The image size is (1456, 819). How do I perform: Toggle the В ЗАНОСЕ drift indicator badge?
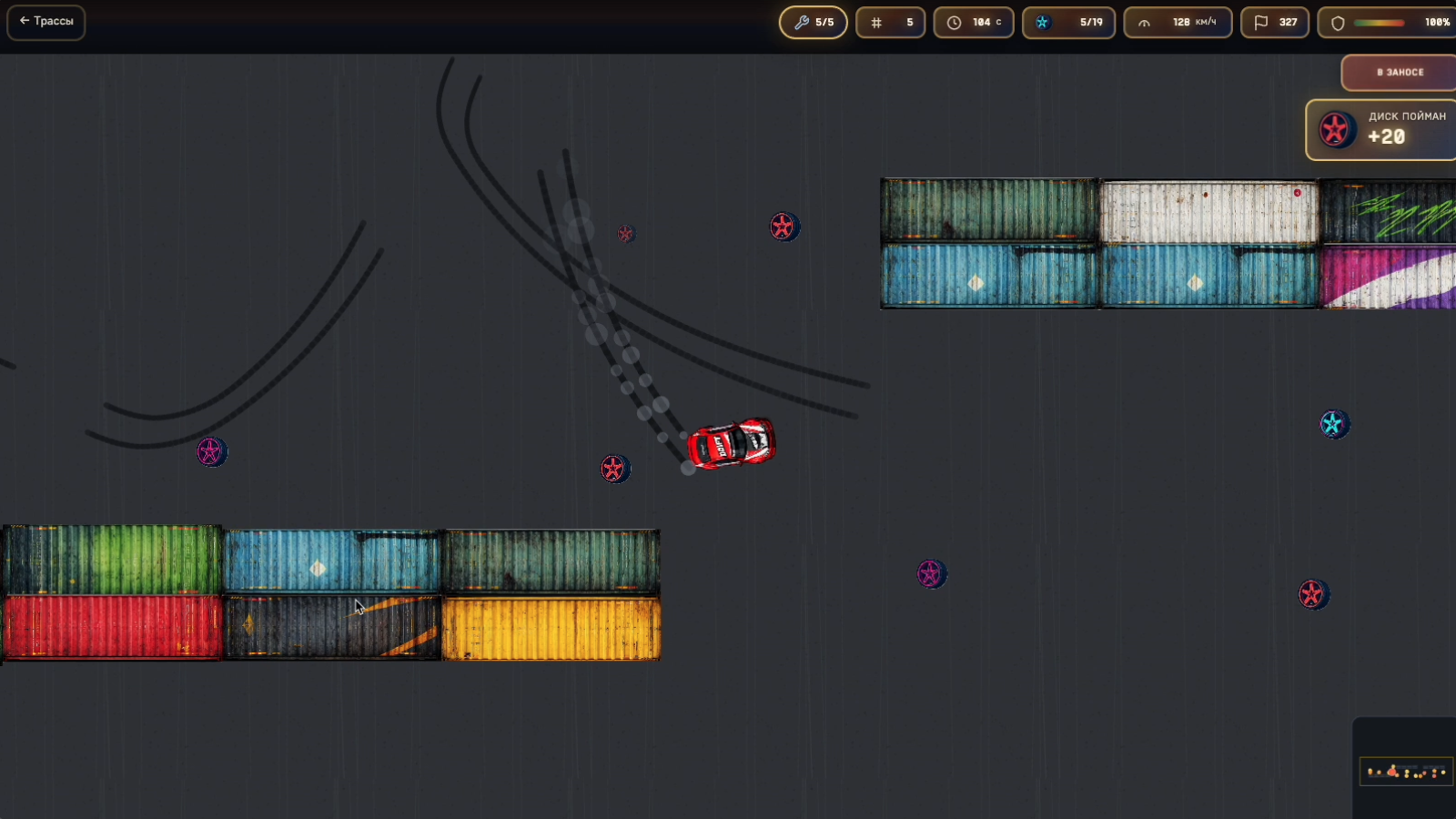[1399, 72]
